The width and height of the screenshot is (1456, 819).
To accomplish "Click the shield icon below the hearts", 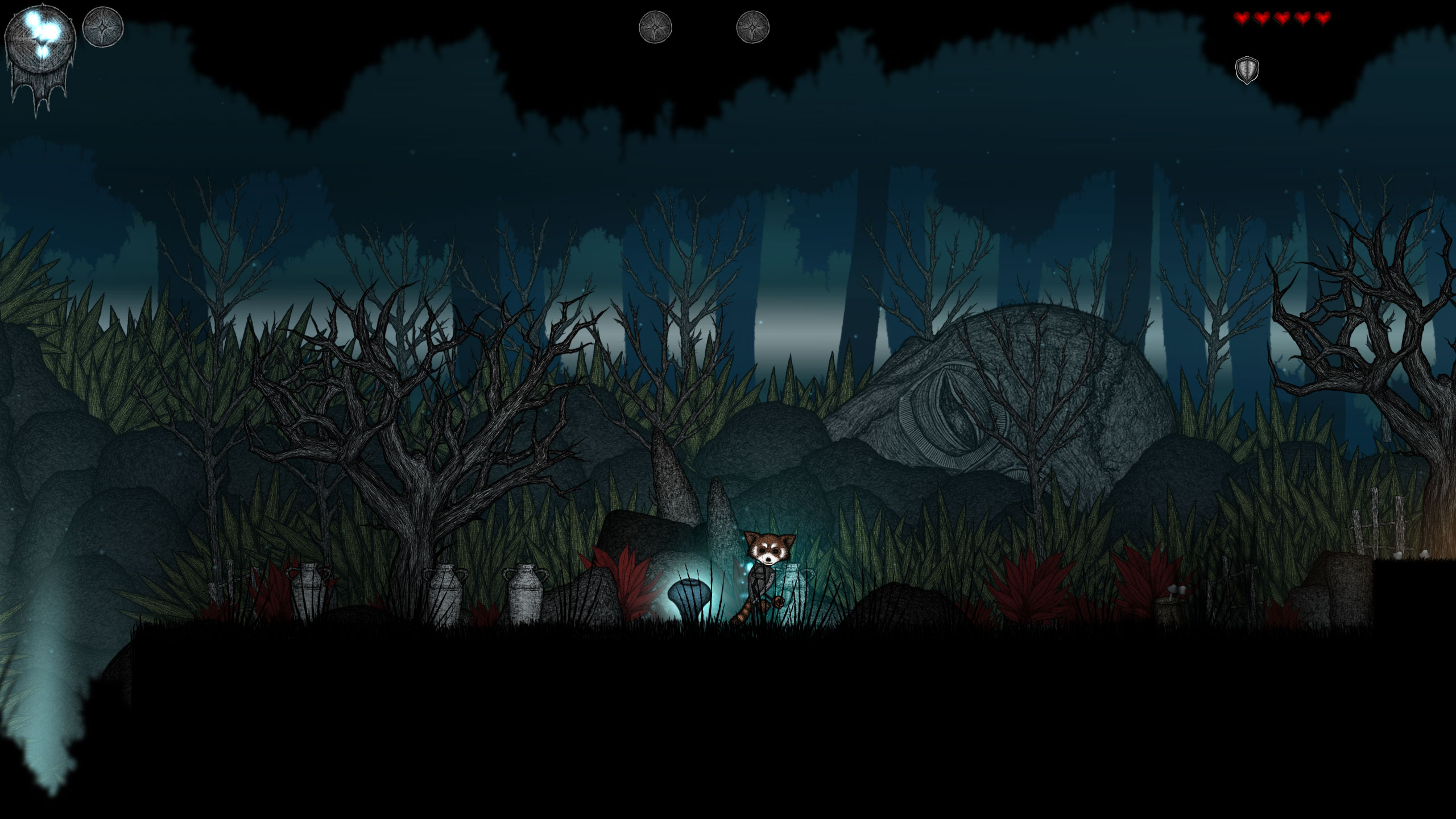I will 1247,70.
